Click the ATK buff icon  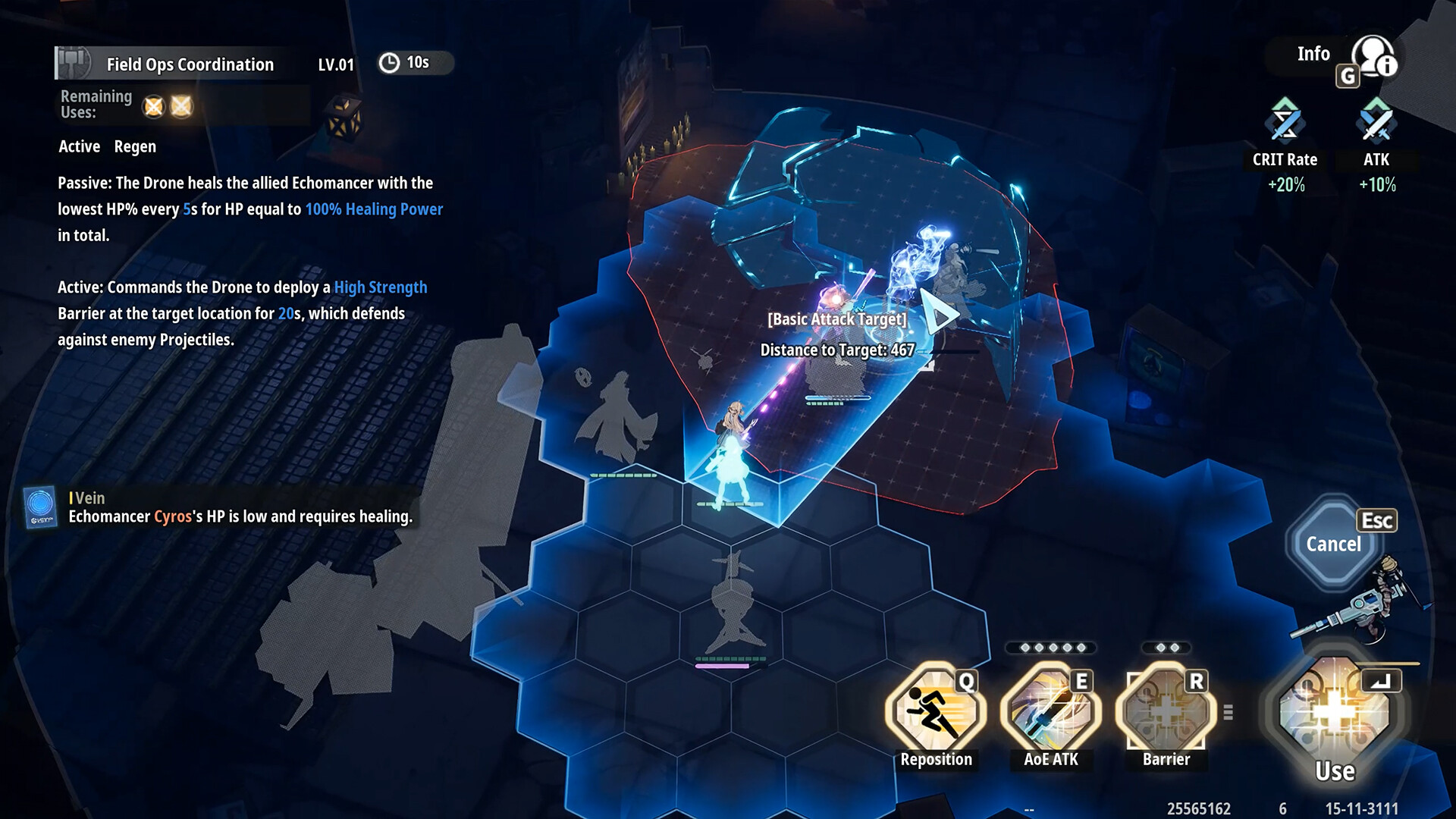pos(1375,121)
